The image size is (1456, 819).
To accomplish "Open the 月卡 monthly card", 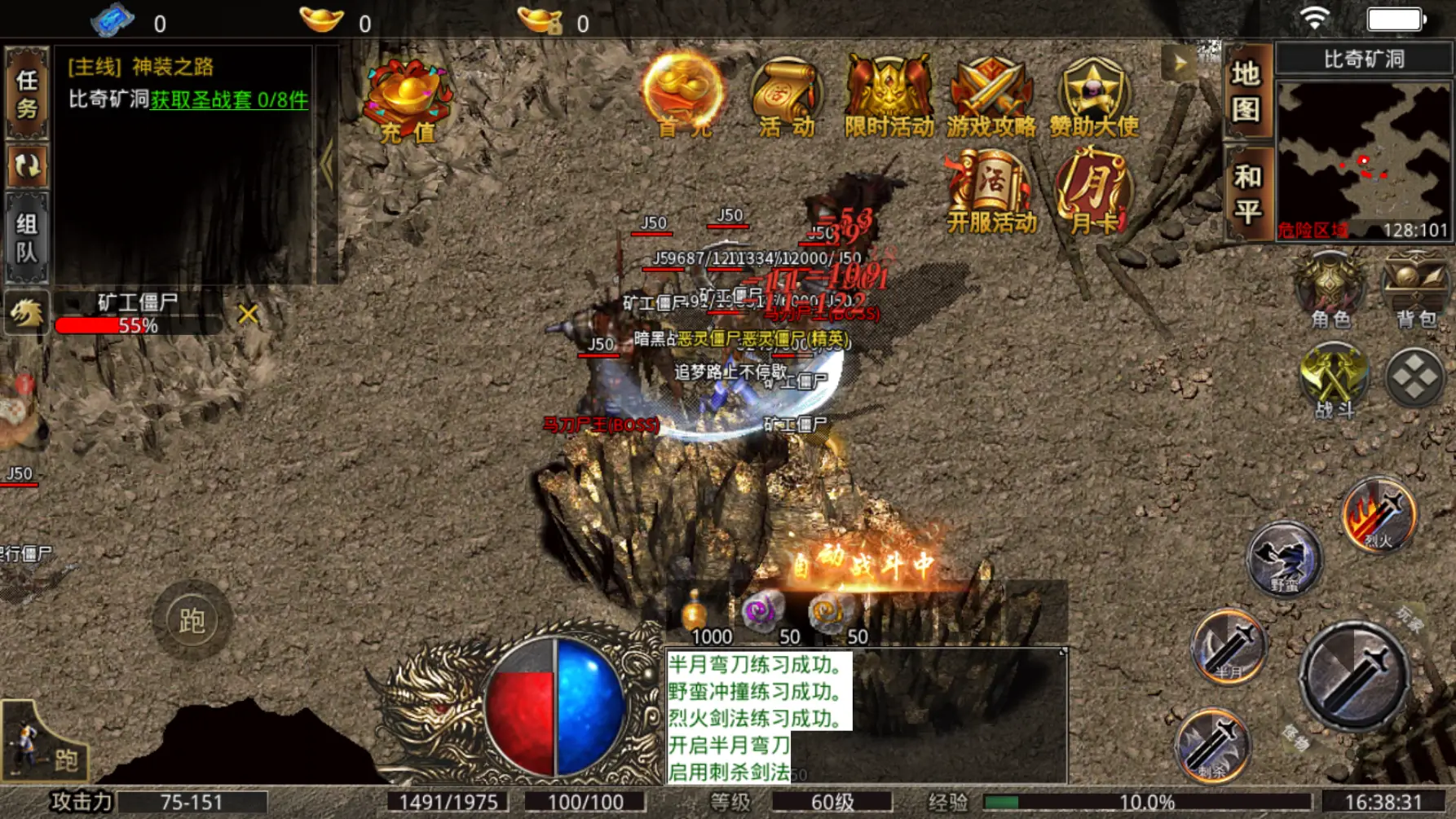I will 1092,193.
